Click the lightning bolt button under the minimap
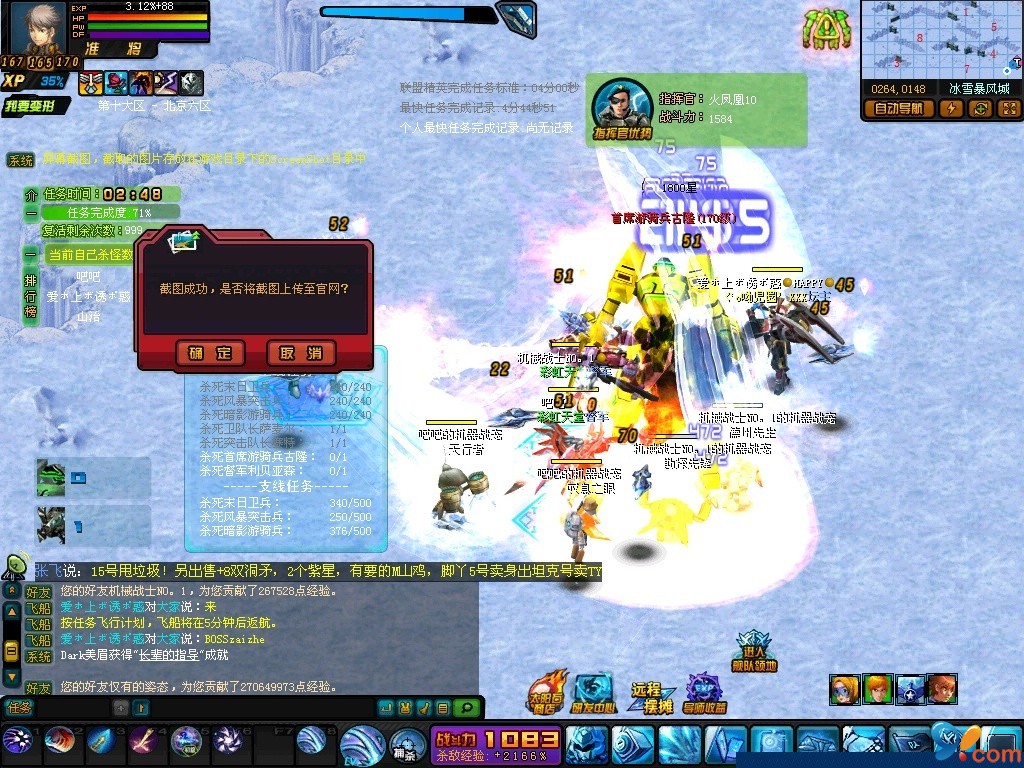The width and height of the screenshot is (1024, 768). 951,108
